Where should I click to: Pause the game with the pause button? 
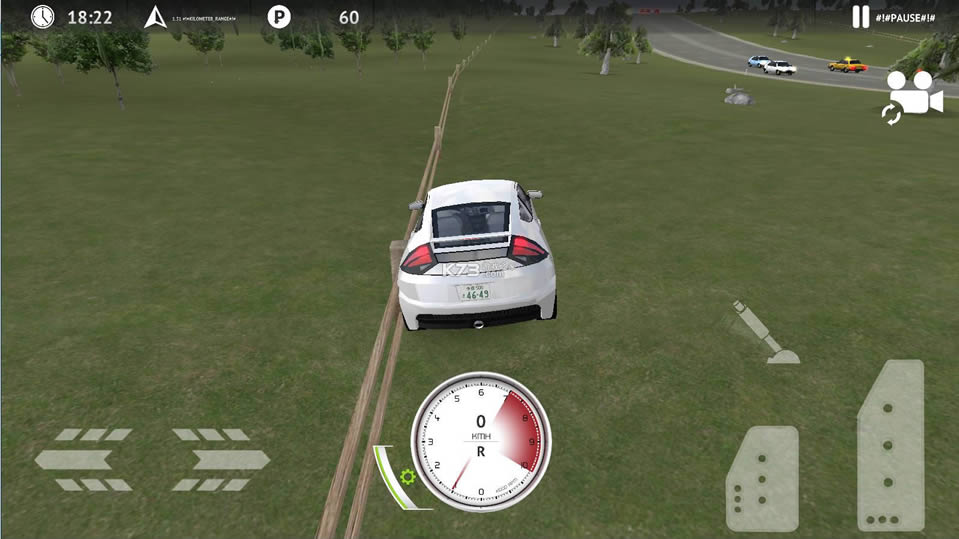[x=861, y=16]
